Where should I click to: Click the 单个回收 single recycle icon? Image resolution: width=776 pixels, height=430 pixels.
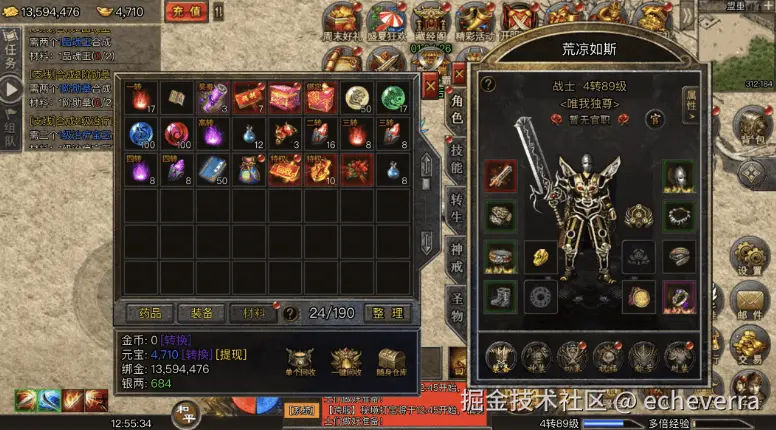coord(299,361)
